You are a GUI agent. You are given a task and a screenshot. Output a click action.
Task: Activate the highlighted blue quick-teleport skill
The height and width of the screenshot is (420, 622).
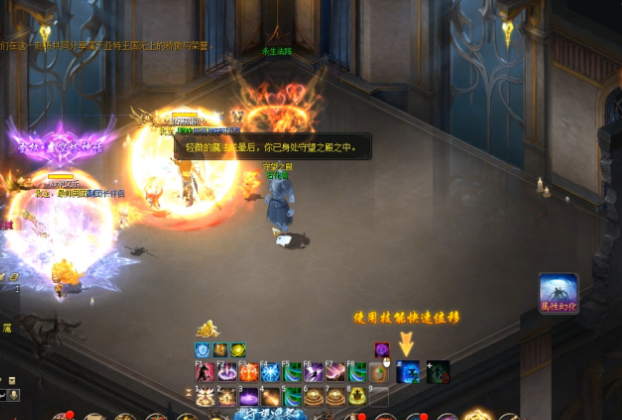(407, 372)
